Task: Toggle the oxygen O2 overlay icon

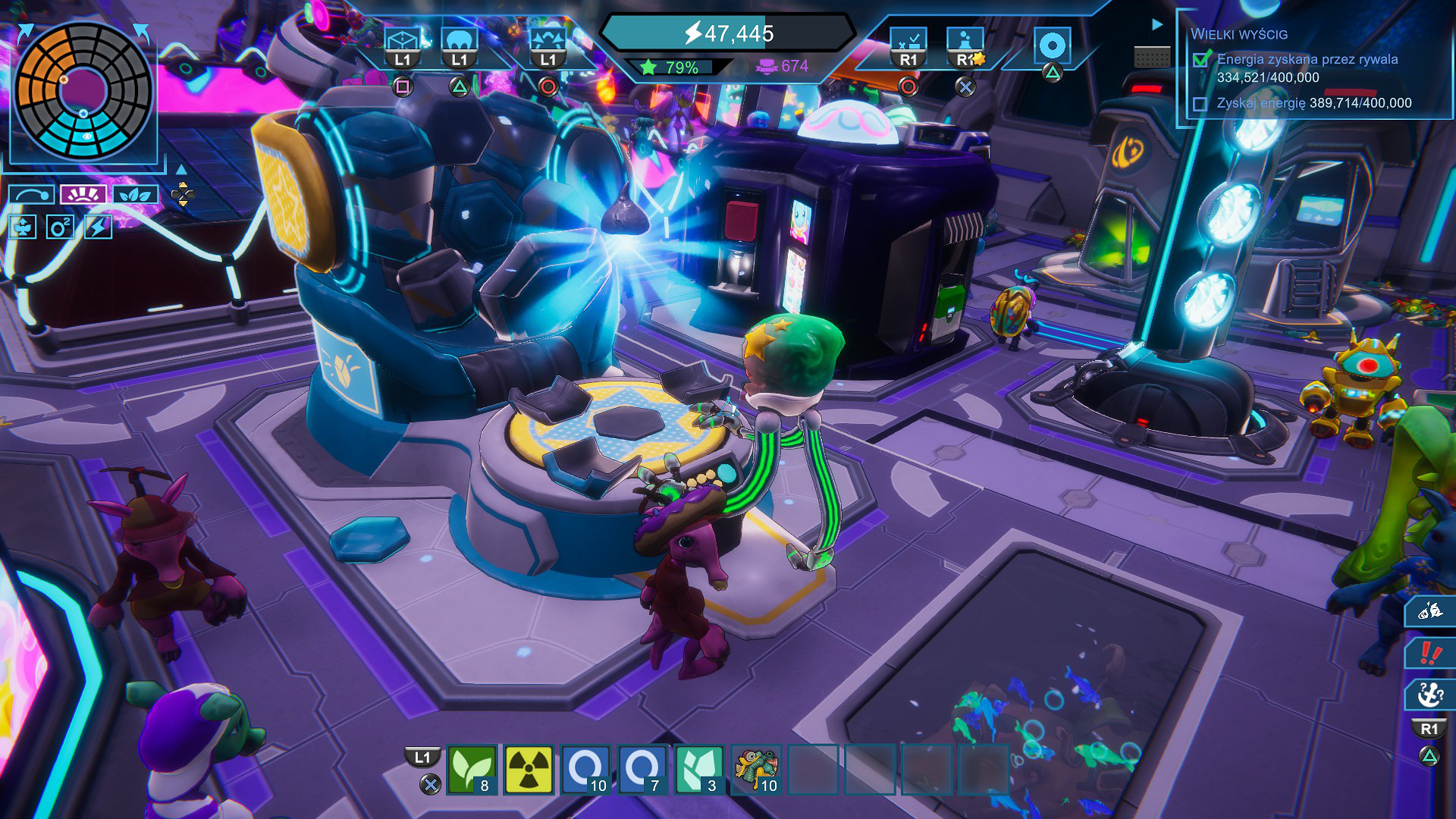Action: [60, 227]
